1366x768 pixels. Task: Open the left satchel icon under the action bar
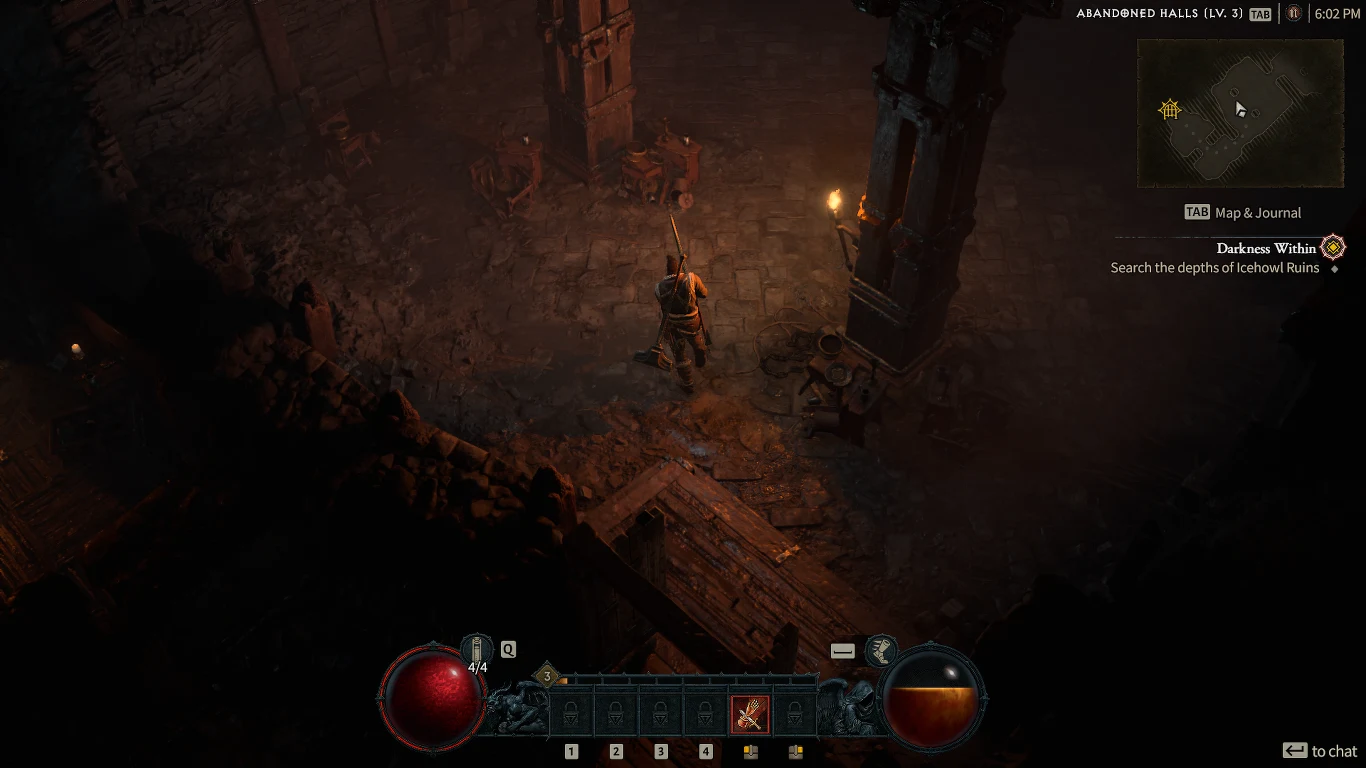(x=750, y=751)
